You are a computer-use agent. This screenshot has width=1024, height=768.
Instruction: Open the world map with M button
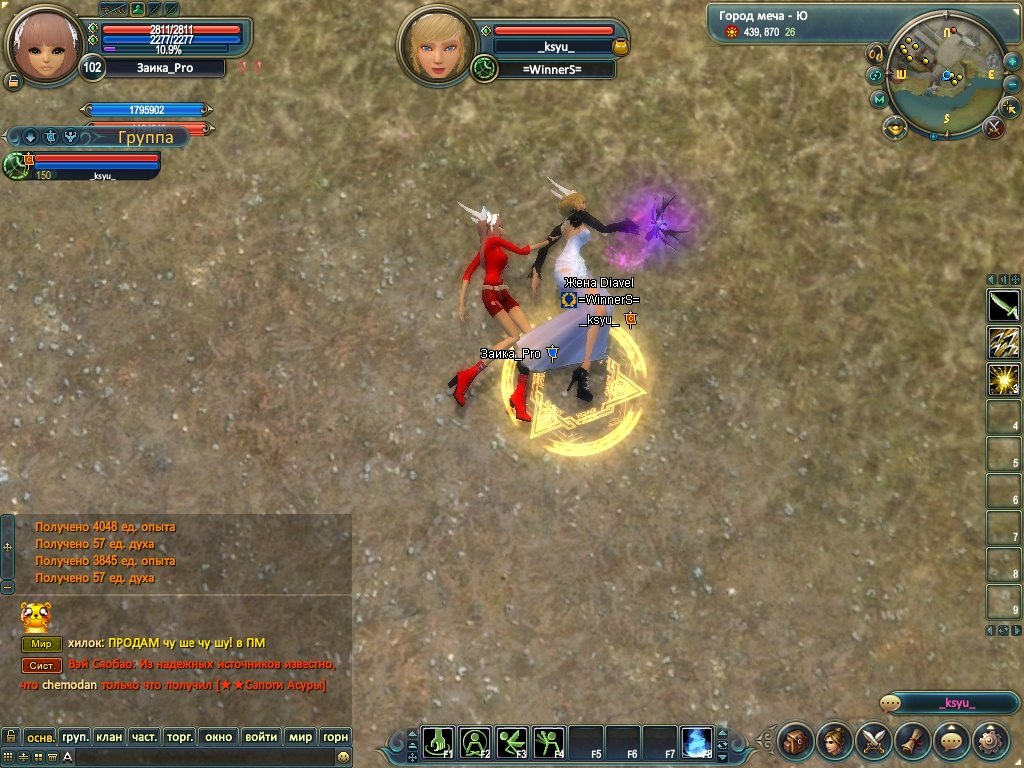tap(879, 99)
